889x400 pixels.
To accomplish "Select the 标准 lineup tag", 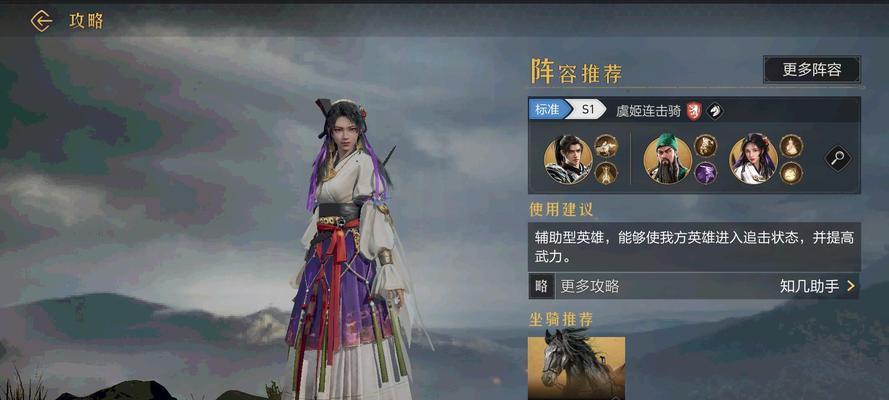I will pyautogui.click(x=547, y=110).
